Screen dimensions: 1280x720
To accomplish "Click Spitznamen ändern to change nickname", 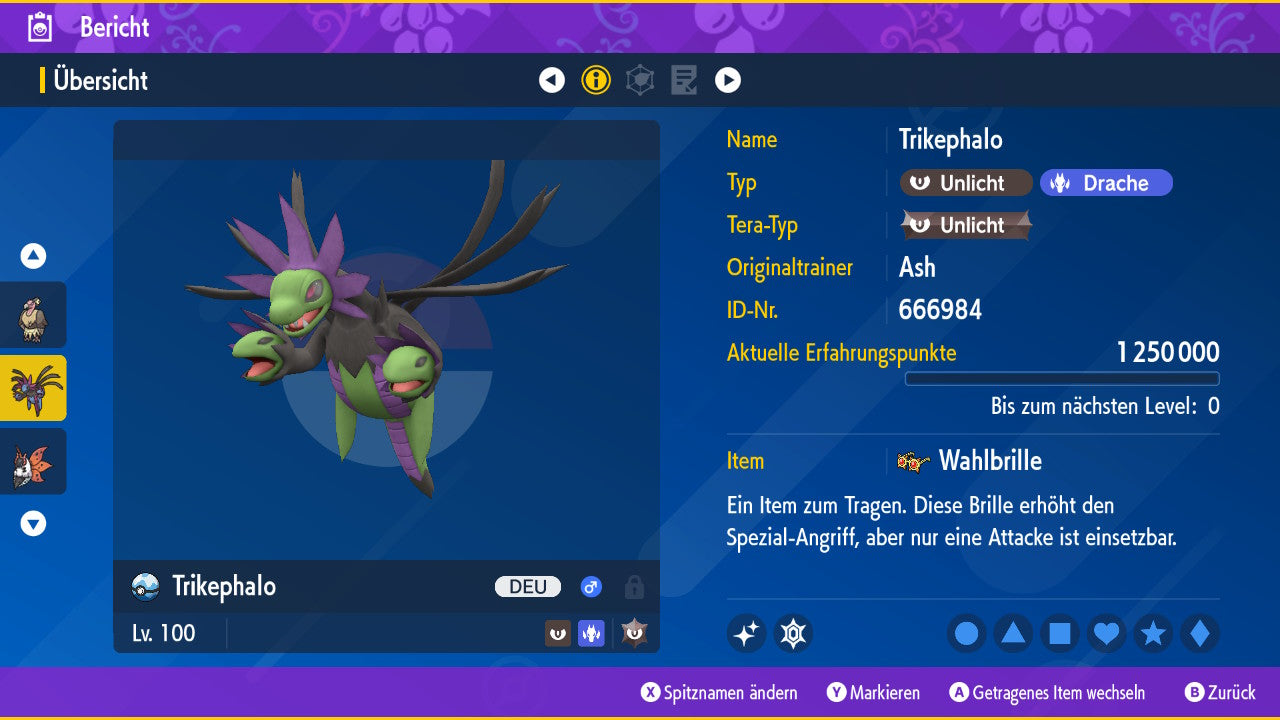I will click(x=720, y=693).
